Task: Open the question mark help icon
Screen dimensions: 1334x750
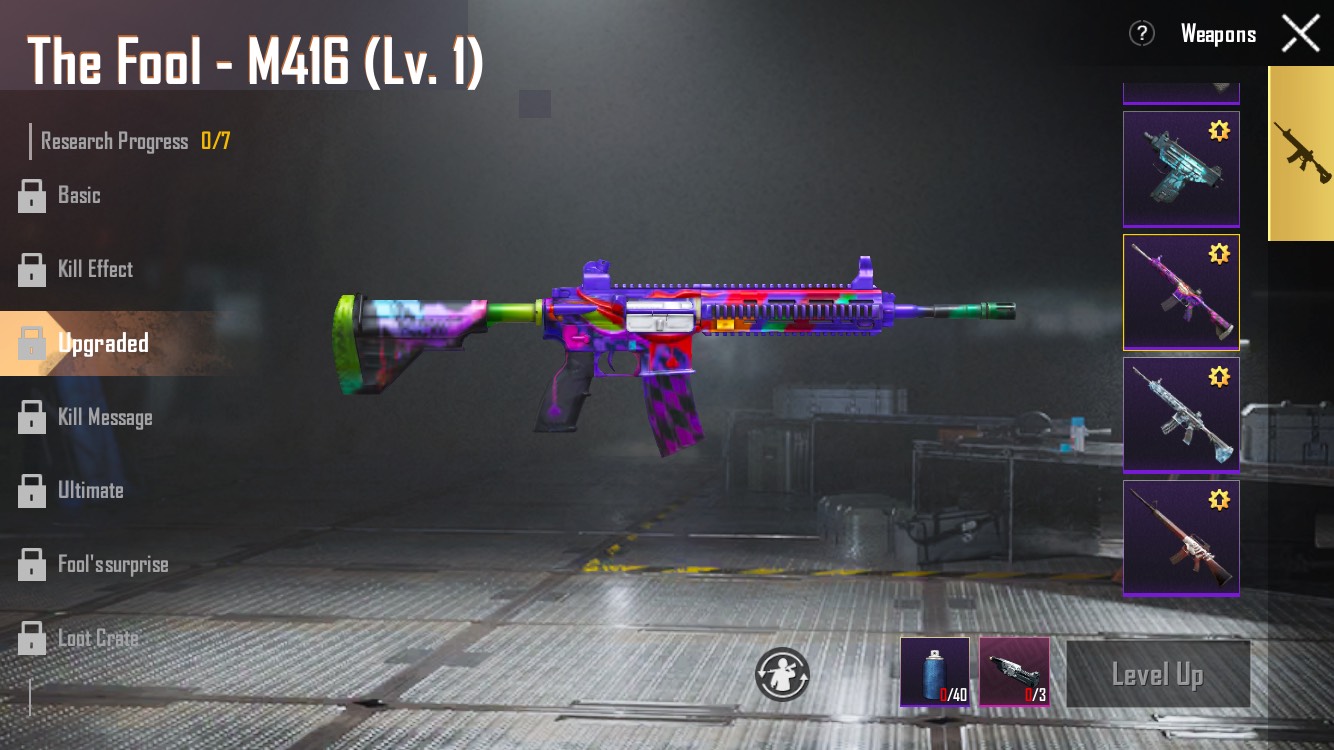Action: click(x=1141, y=34)
